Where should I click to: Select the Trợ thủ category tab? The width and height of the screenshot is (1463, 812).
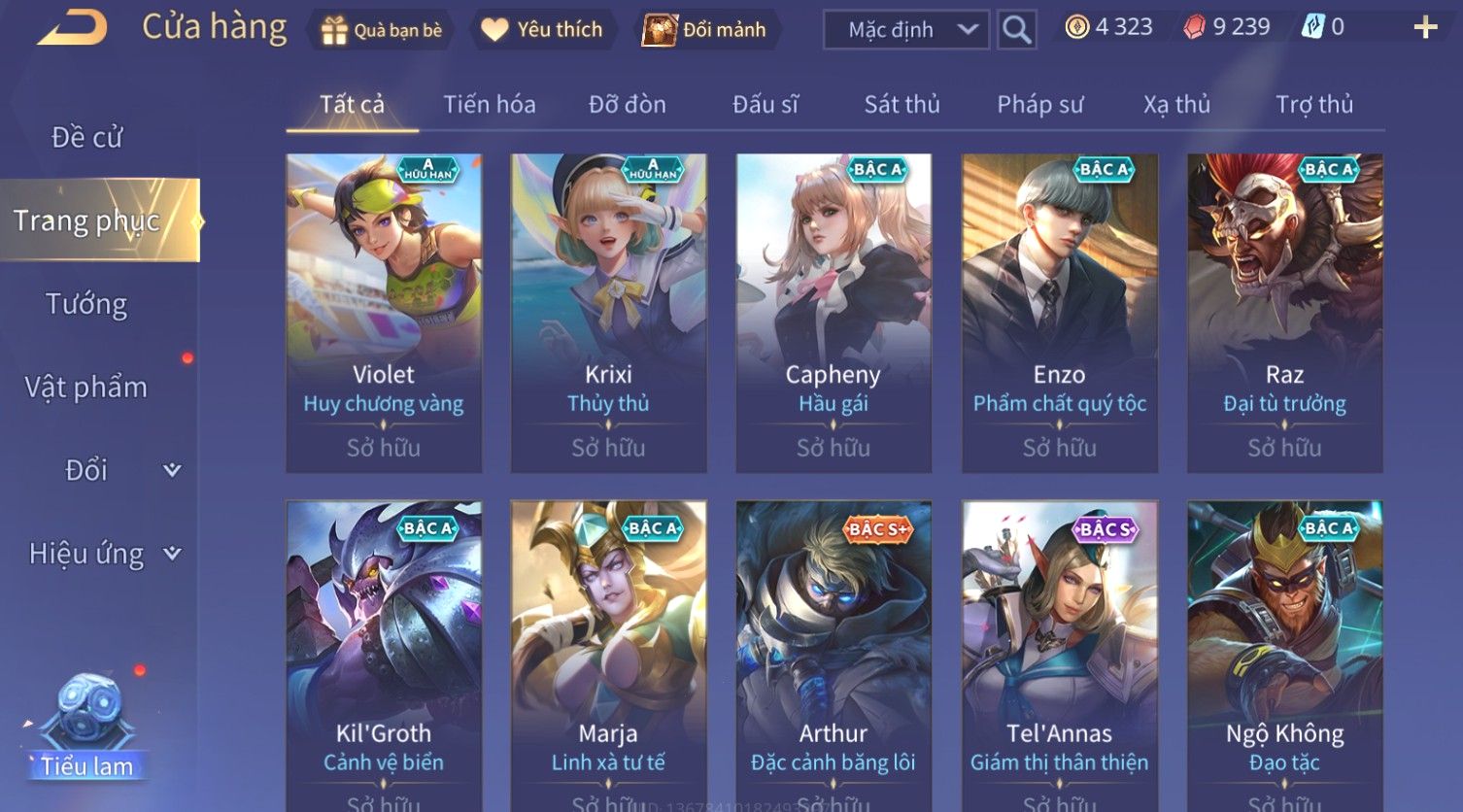point(1313,104)
